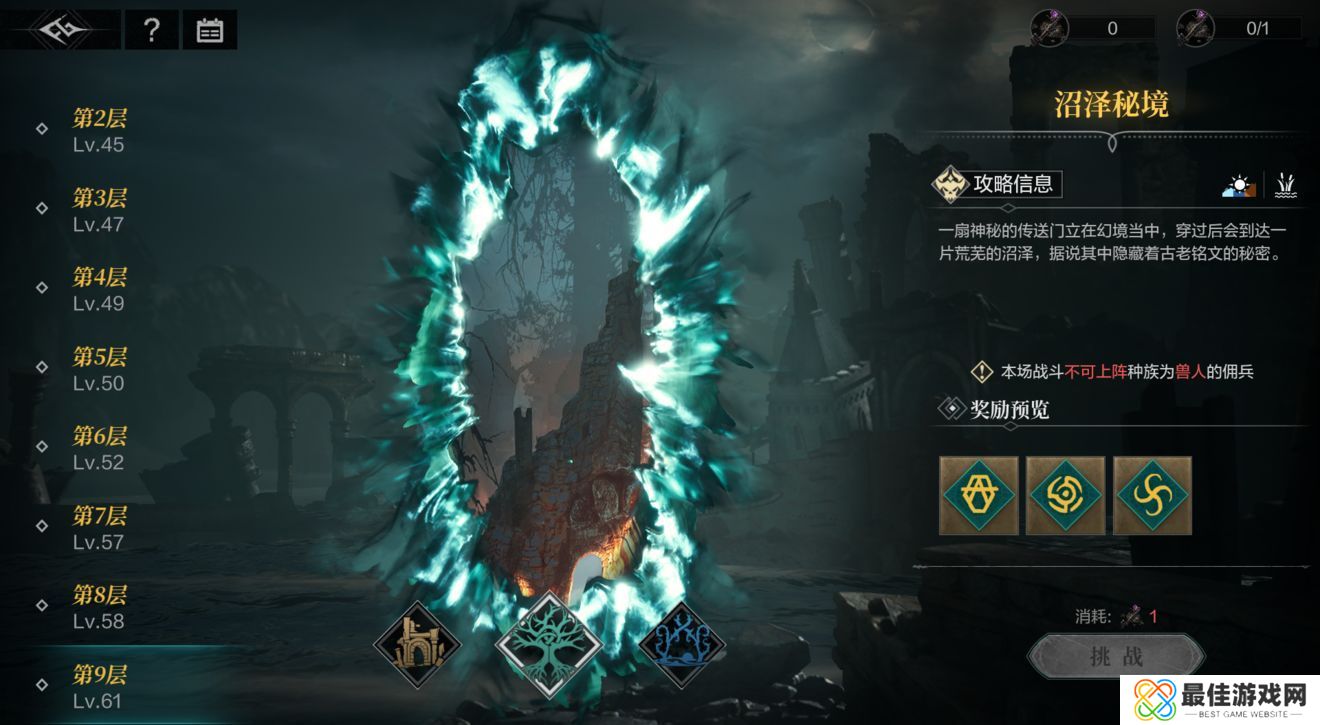Screen dimensions: 1320x725
Task: Pick floor 第7层 Lv.57
Action: click(99, 528)
